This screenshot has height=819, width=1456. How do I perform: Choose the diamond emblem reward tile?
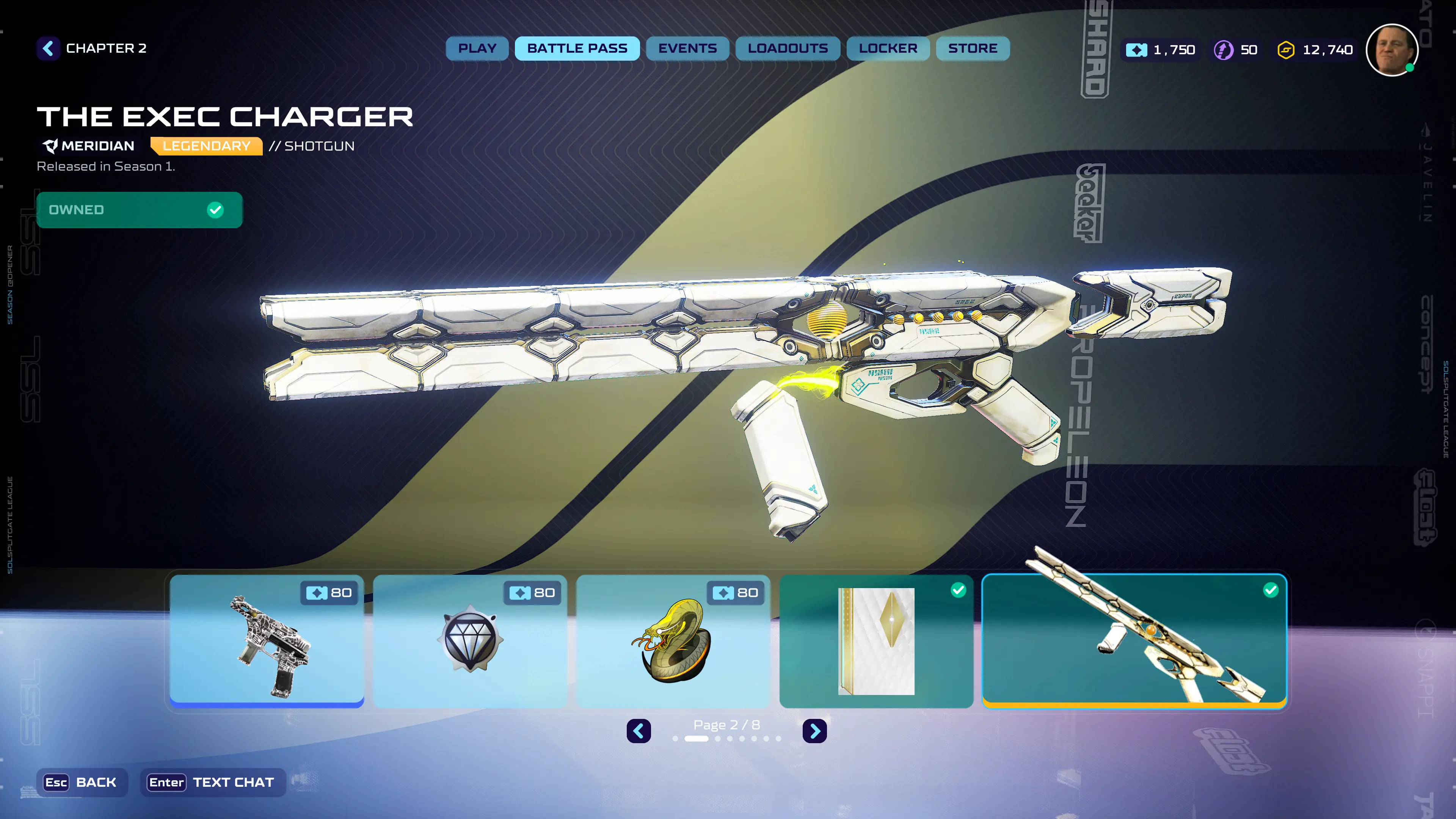(470, 642)
